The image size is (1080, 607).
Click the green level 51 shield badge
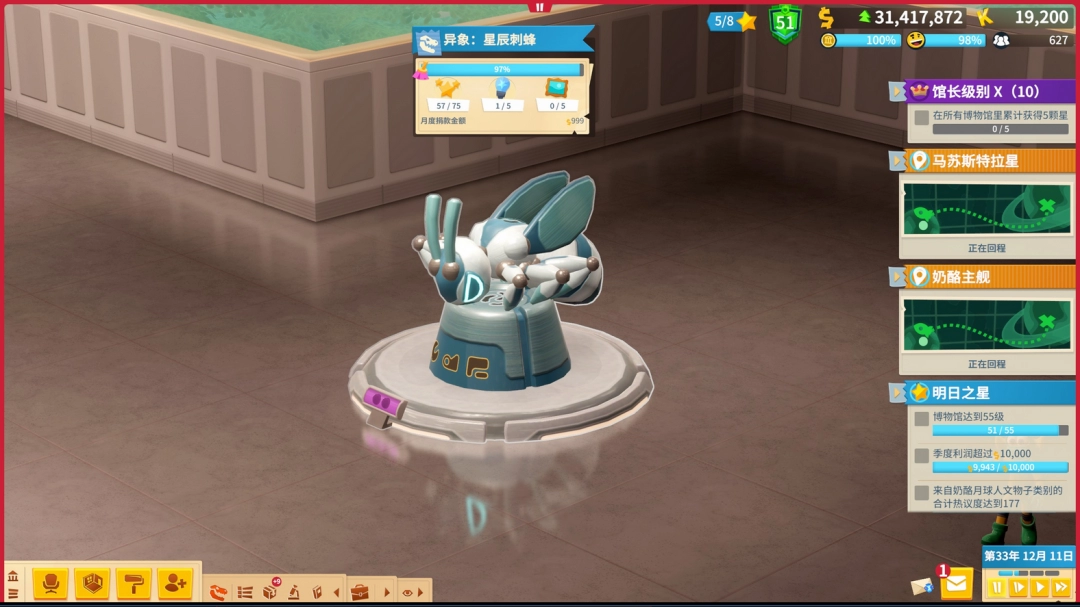pos(785,22)
